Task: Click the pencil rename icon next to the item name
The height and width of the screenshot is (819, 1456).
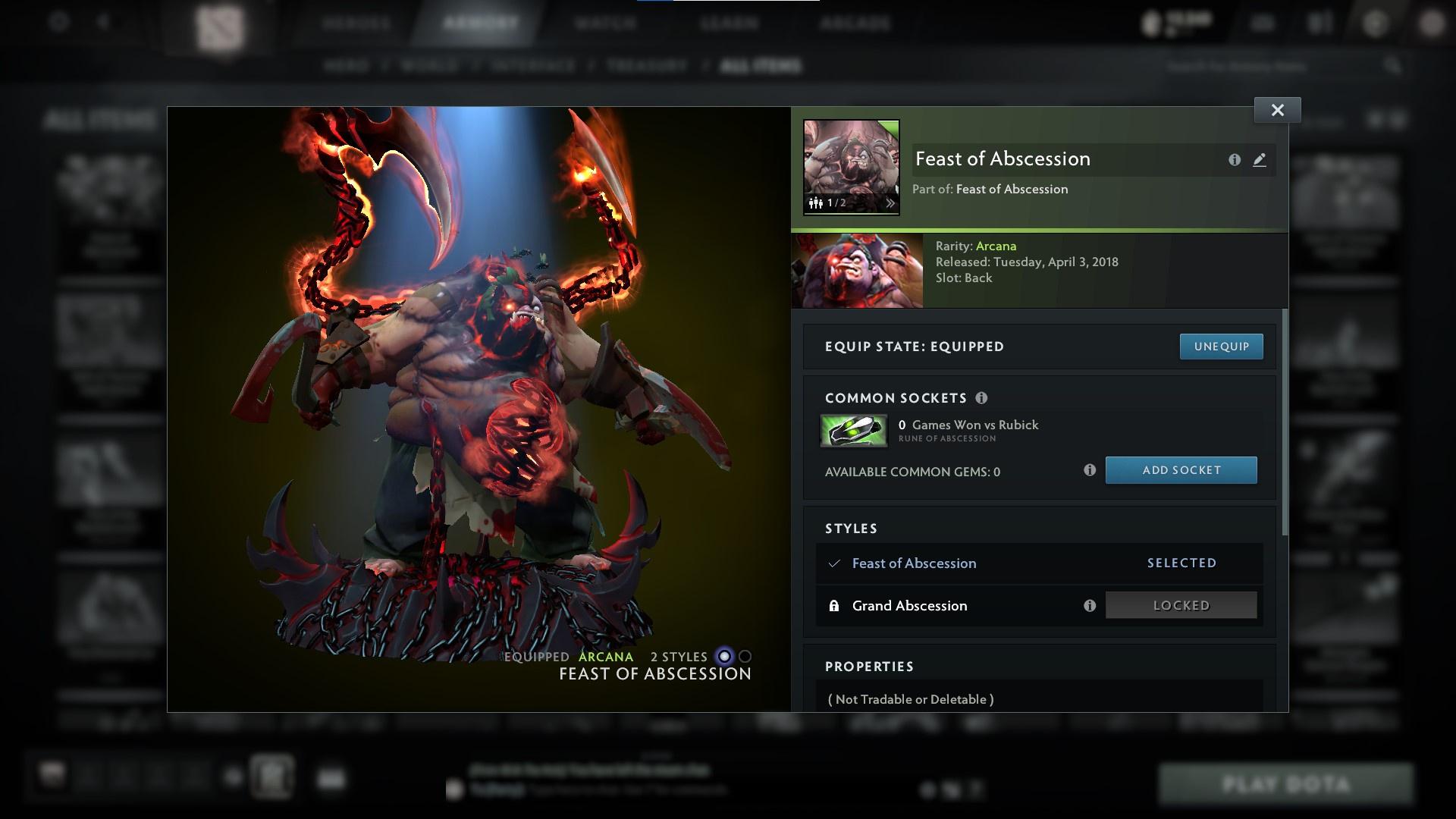Action: click(x=1260, y=160)
